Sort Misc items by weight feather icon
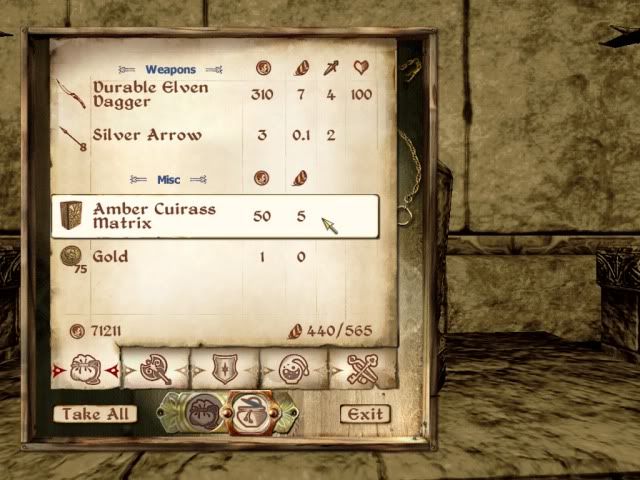The height and width of the screenshot is (480, 640). coord(301,179)
